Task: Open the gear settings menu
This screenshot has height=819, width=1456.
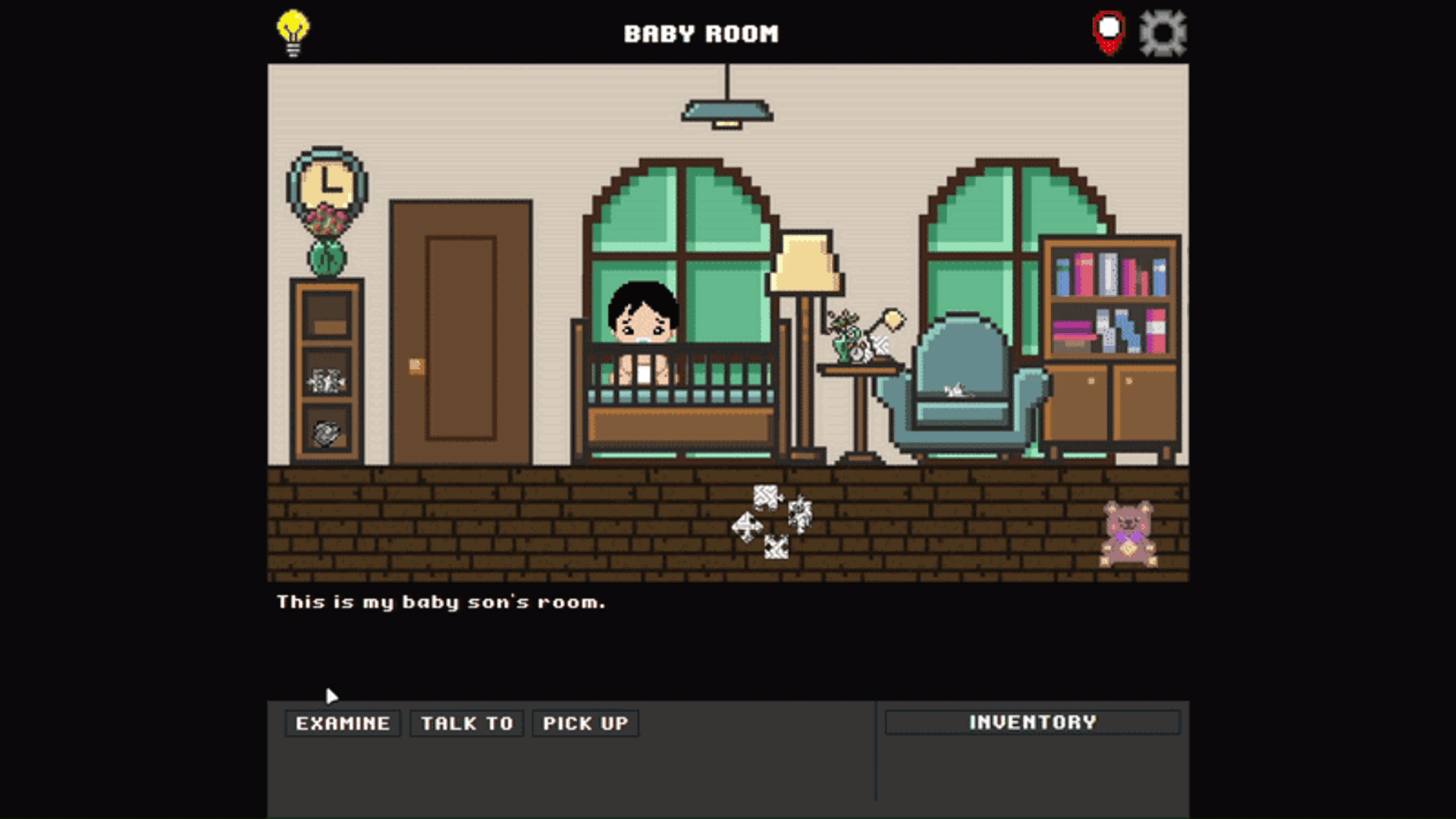Action: [1163, 33]
